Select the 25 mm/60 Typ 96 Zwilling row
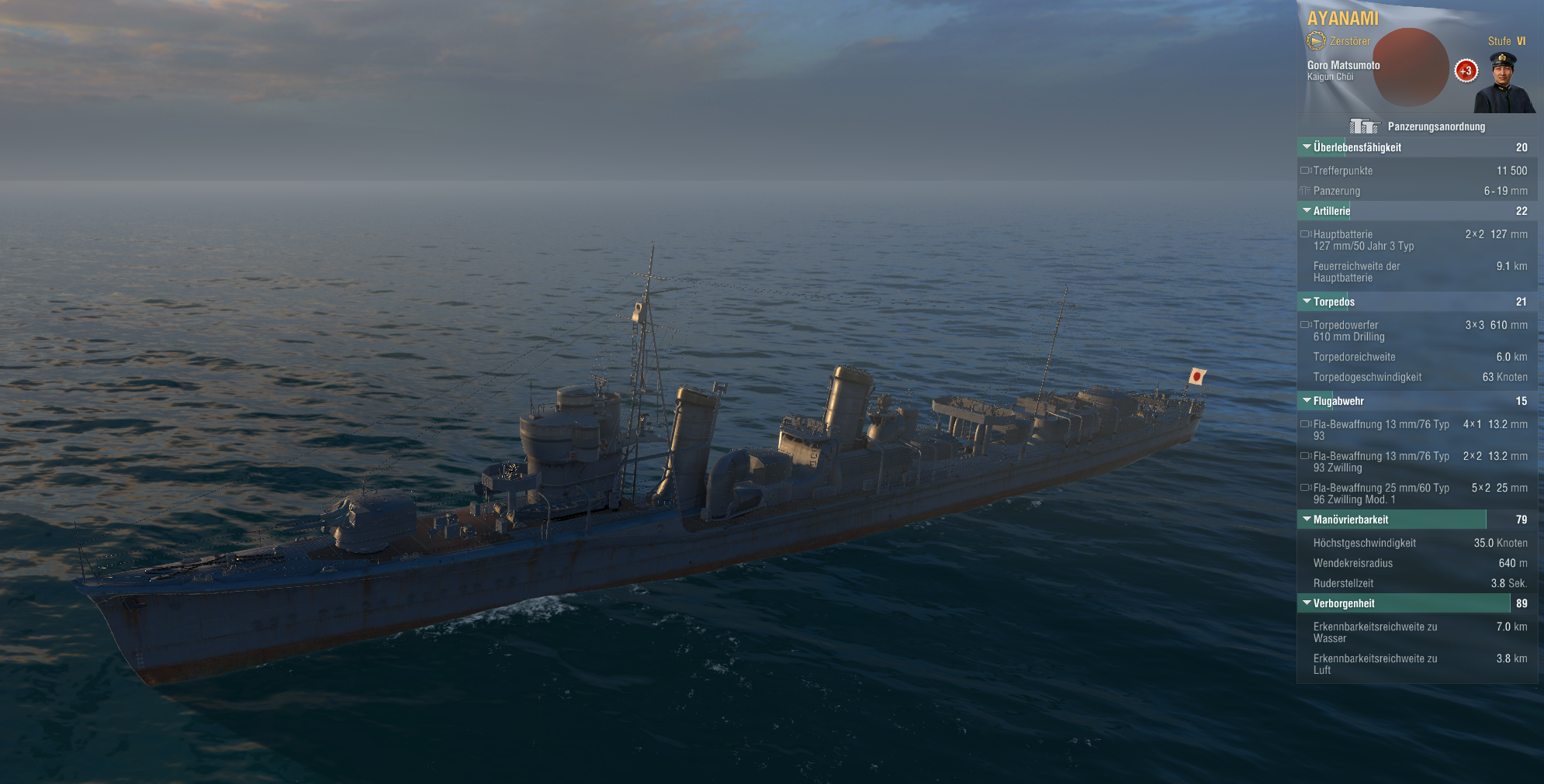 [1417, 493]
